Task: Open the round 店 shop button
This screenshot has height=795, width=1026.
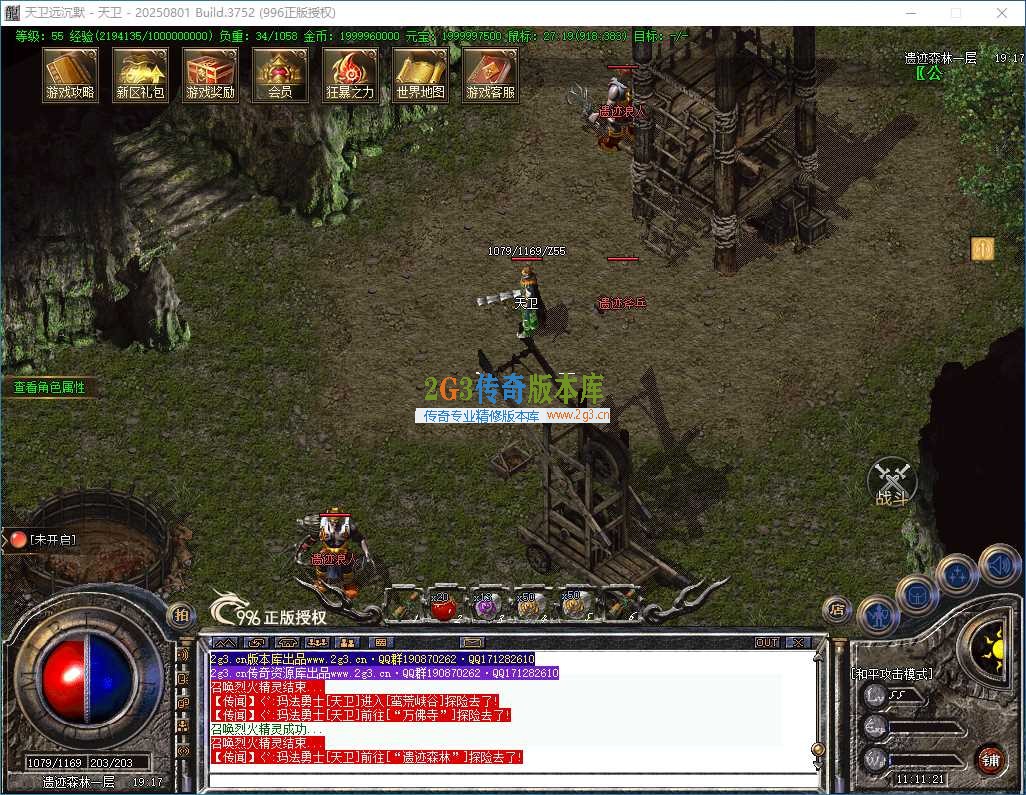Action: [x=837, y=608]
